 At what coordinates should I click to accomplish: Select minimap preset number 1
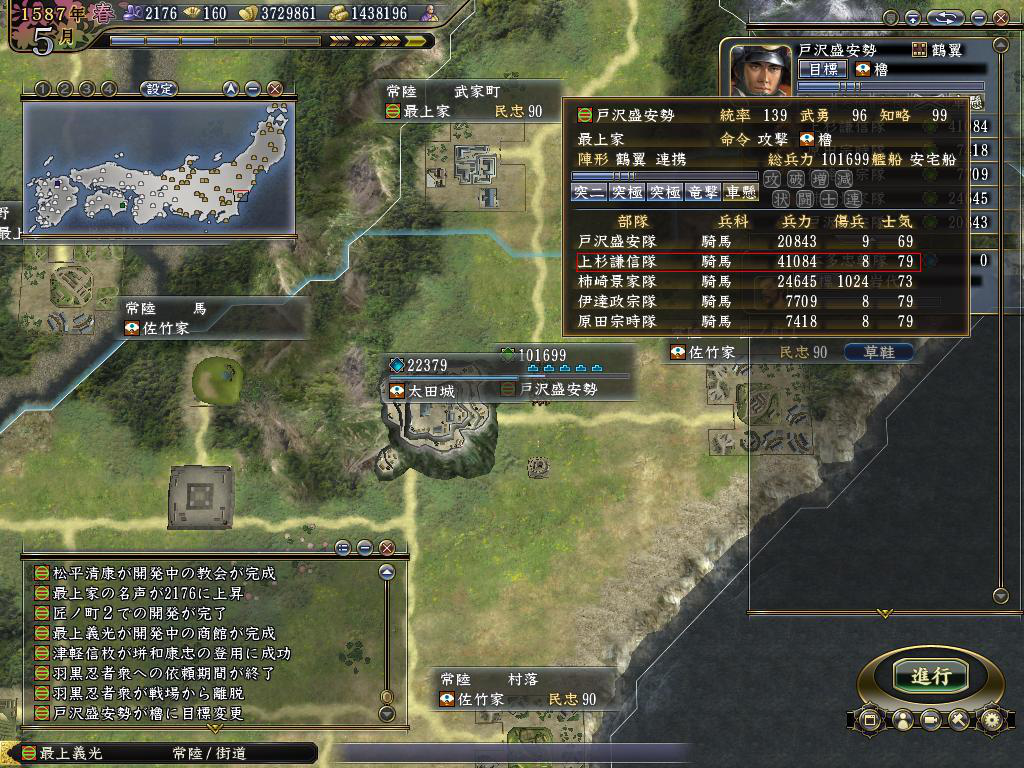tap(43, 89)
